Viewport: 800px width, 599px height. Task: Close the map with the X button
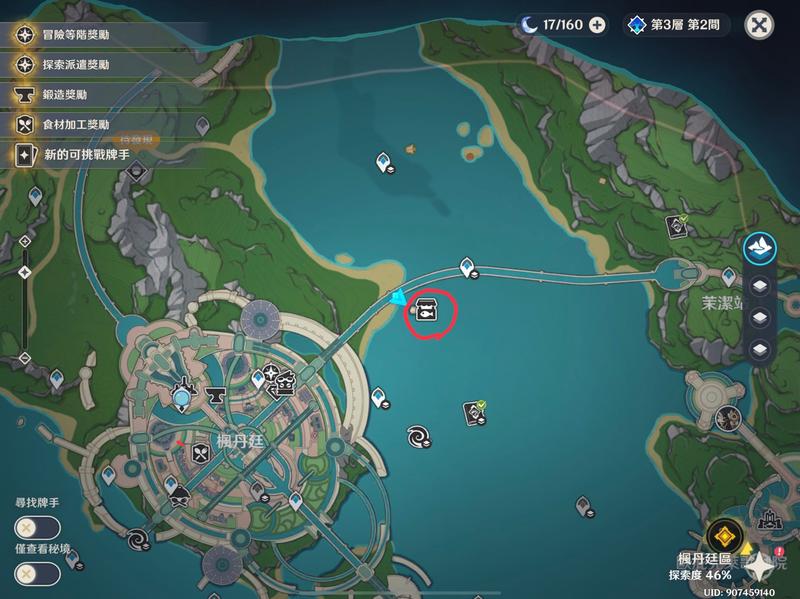coord(761,24)
